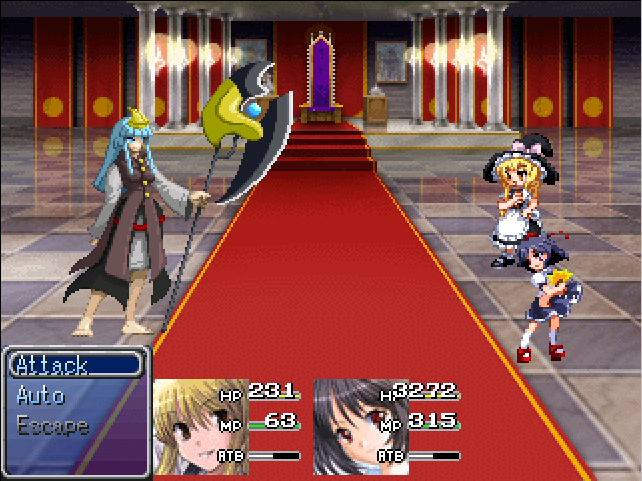Viewport: 642px width, 481px height.
Task: Select the Attack command
Action: tap(52, 365)
